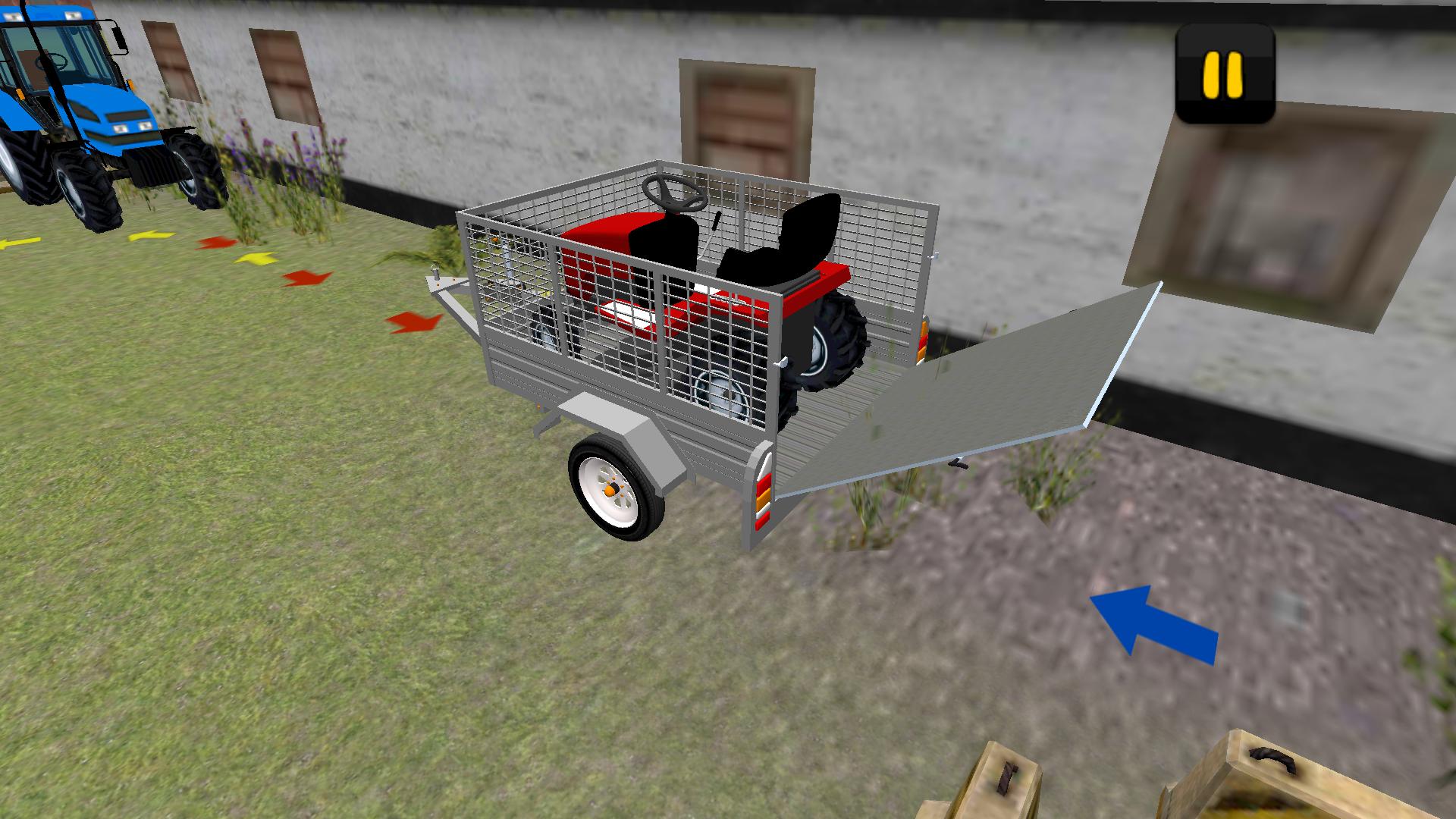1456x819 pixels.
Task: Tap the middle red arrow marker
Action: [306, 279]
